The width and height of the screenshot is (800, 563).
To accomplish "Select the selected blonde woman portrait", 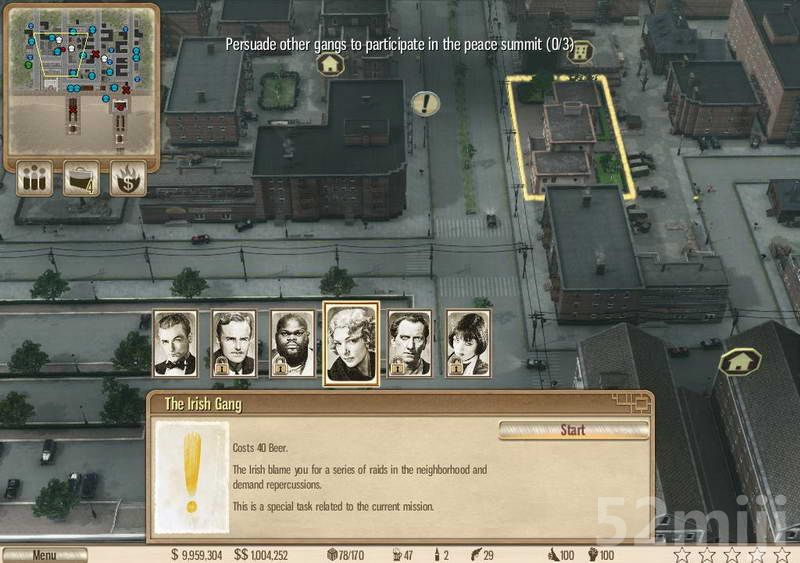I will coord(351,342).
